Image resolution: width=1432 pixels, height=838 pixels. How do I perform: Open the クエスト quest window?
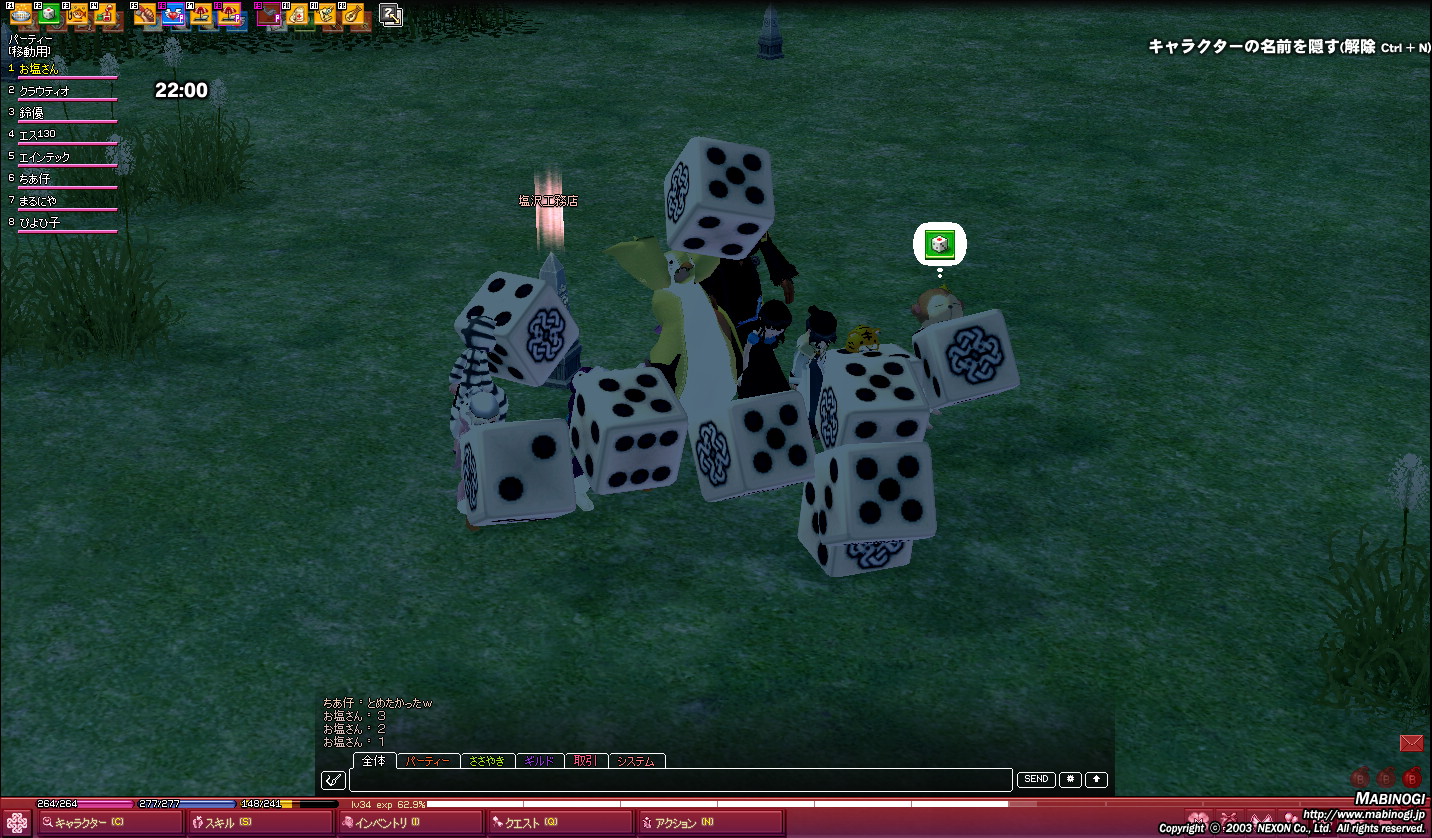point(530,823)
